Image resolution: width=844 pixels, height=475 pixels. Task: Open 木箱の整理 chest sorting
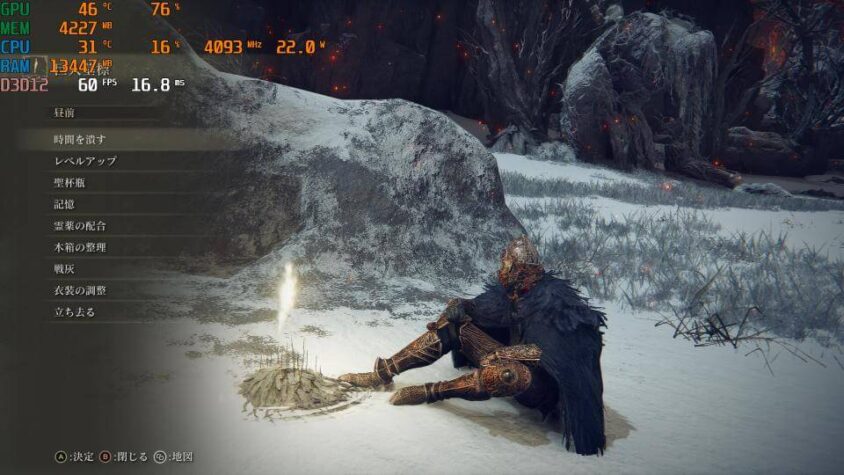80,247
